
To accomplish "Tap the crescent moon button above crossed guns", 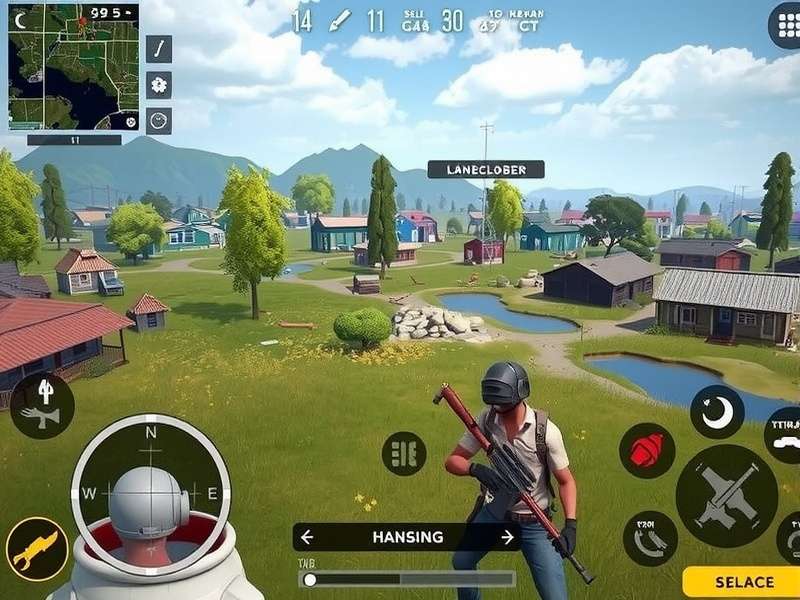I will click(717, 411).
